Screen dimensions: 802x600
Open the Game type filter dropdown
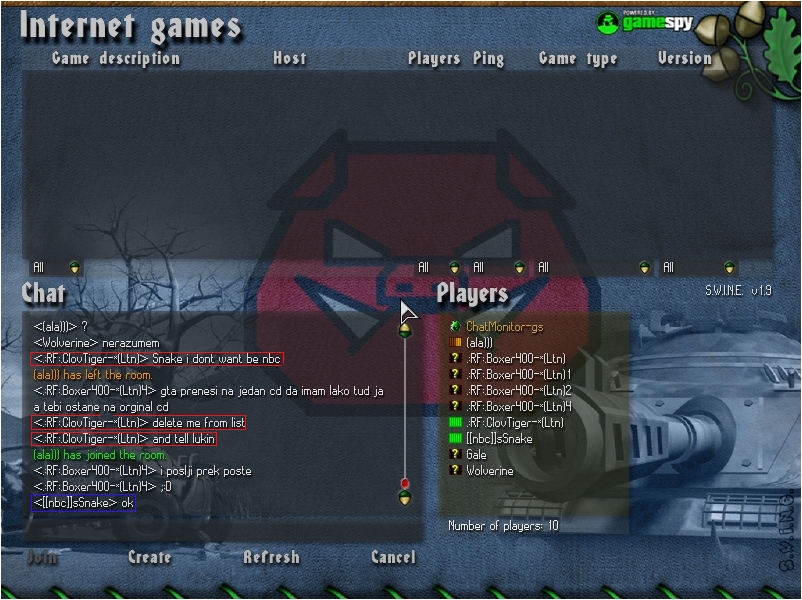(x=644, y=268)
